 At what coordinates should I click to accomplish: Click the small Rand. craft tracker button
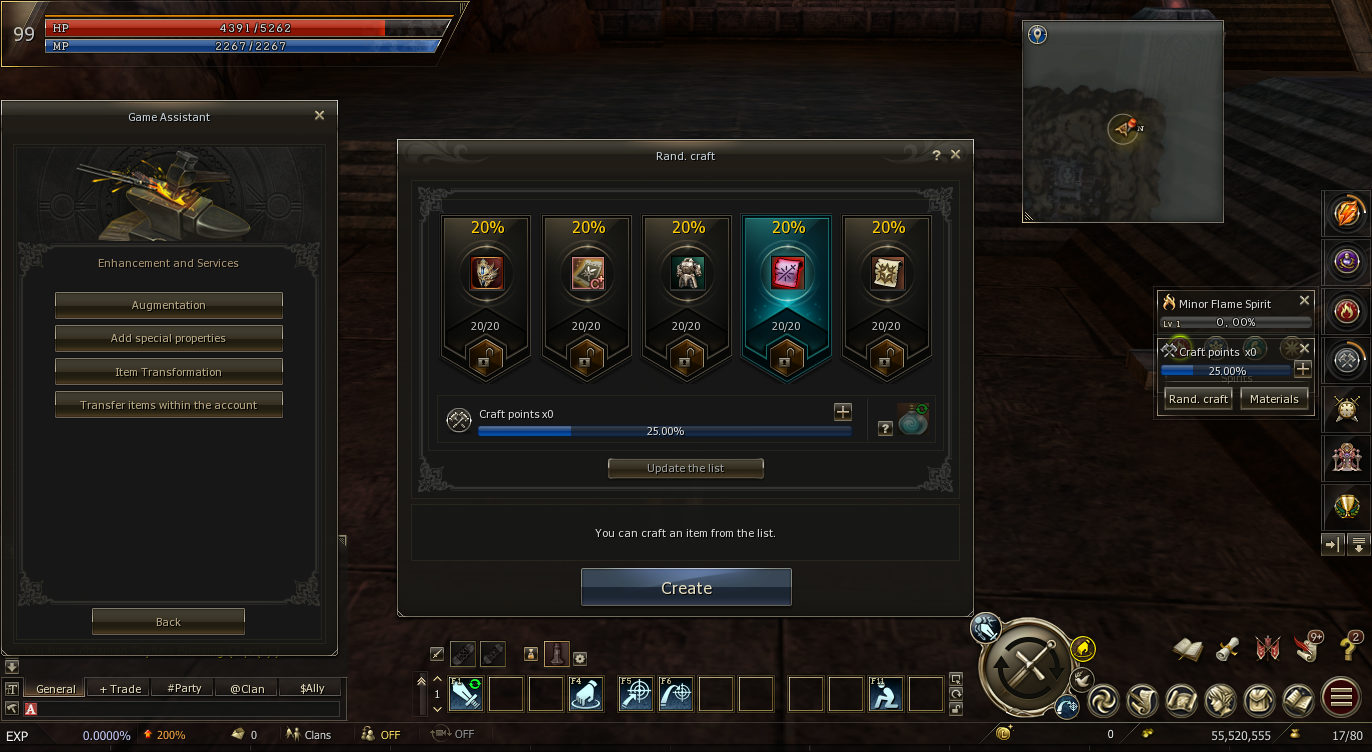pos(1198,399)
